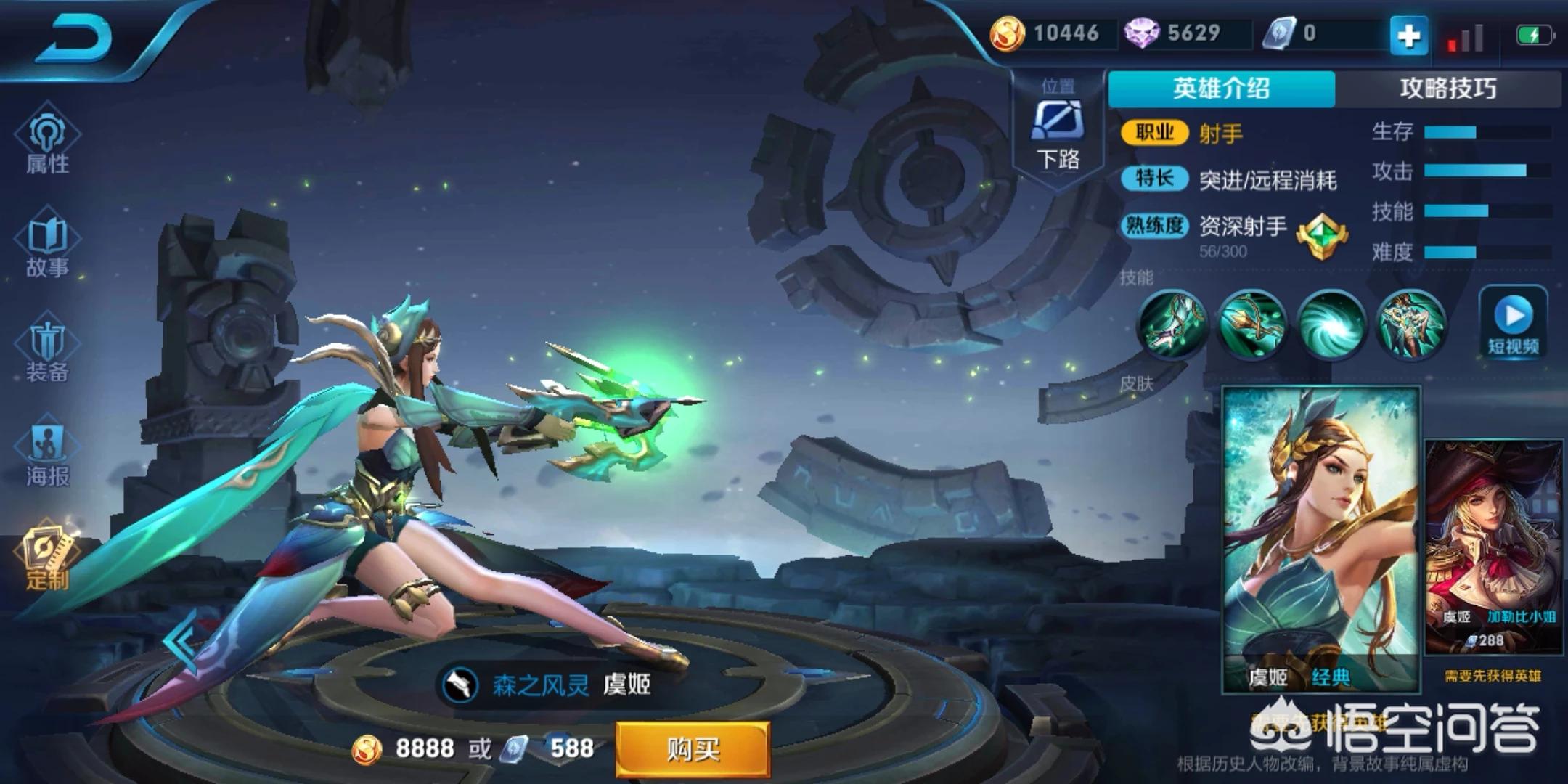This screenshot has width=1568, height=784.
Task: View the second skill icon with arrow
Action: (1252, 325)
